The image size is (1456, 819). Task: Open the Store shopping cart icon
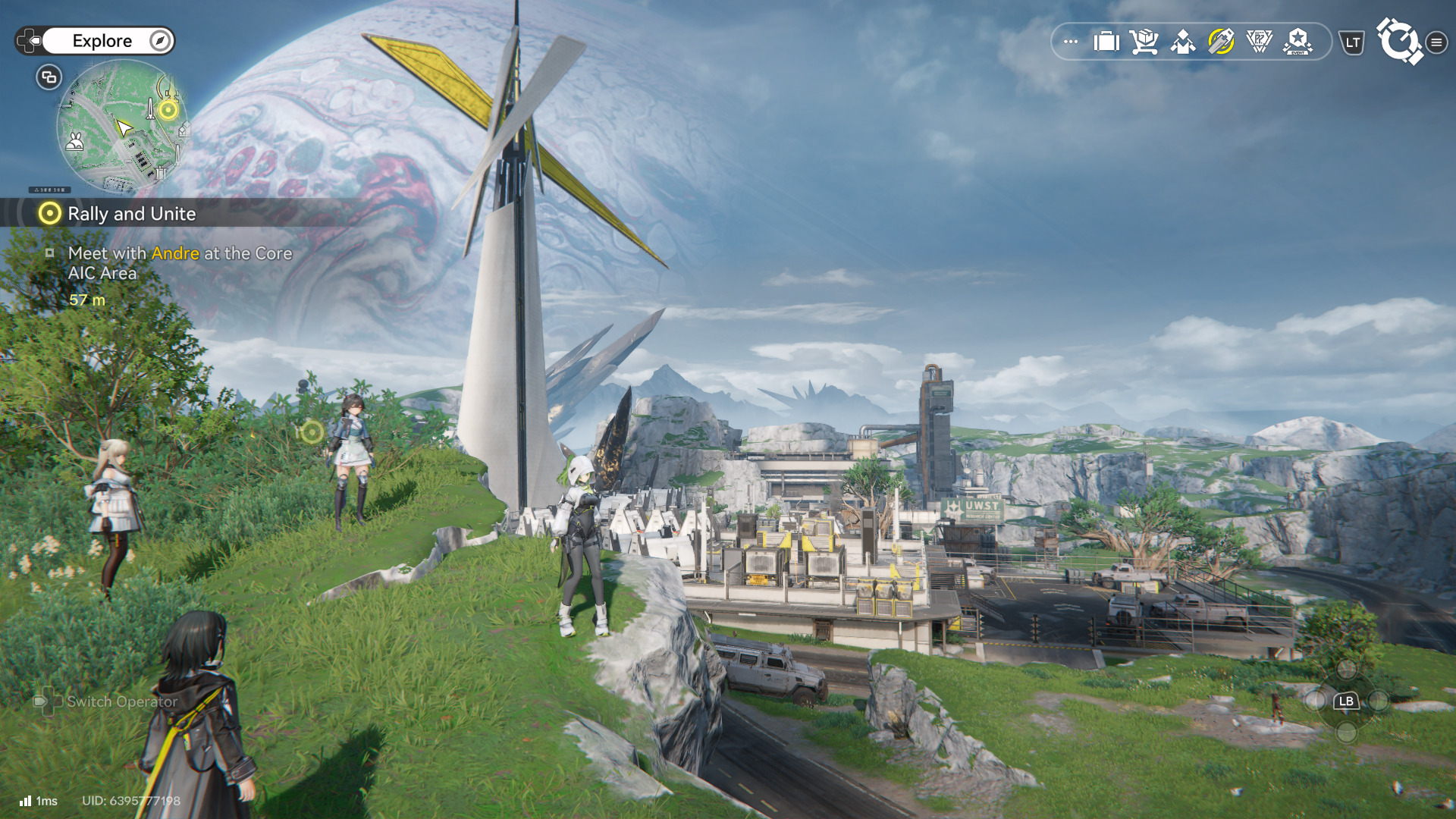tap(1144, 42)
